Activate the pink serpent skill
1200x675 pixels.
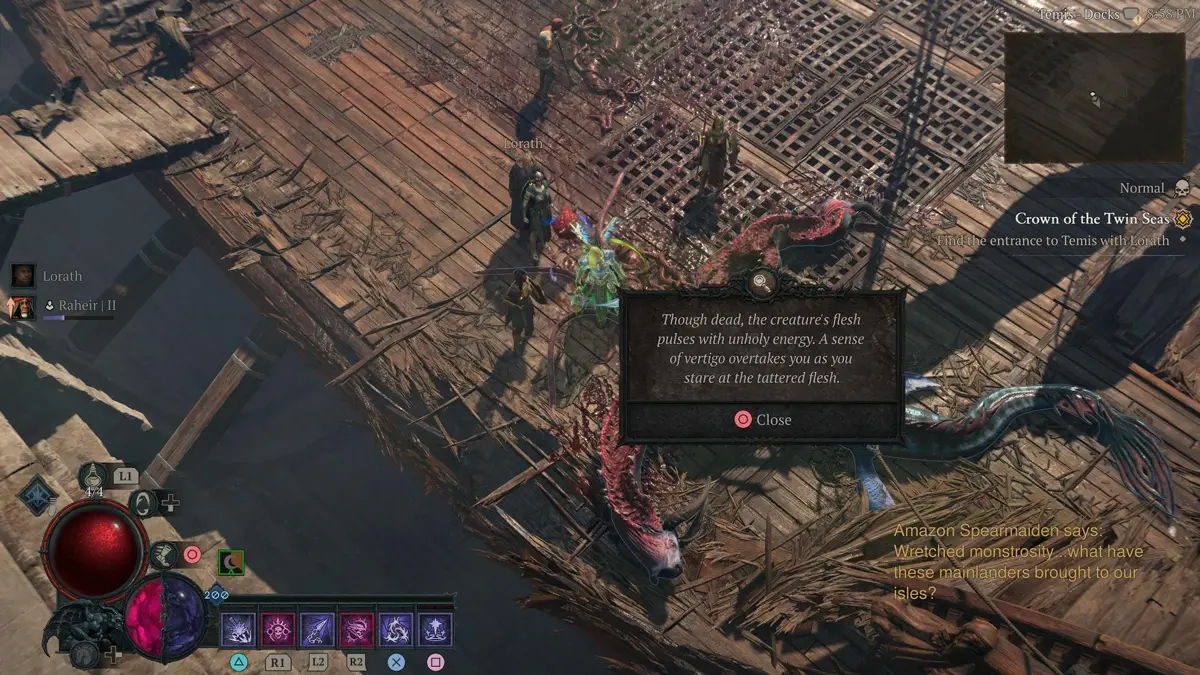coord(356,629)
